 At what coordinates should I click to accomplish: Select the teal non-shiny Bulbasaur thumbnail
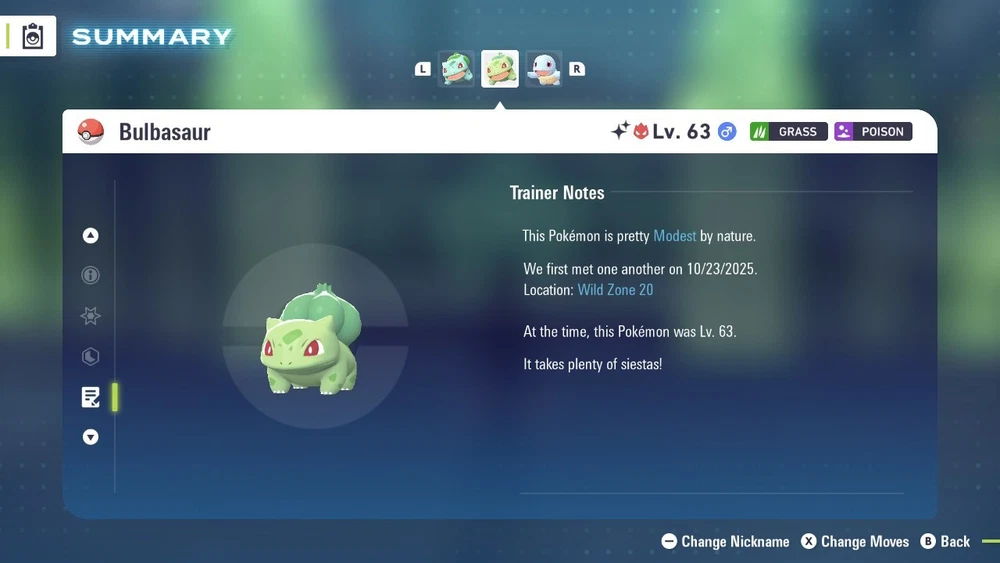456,69
